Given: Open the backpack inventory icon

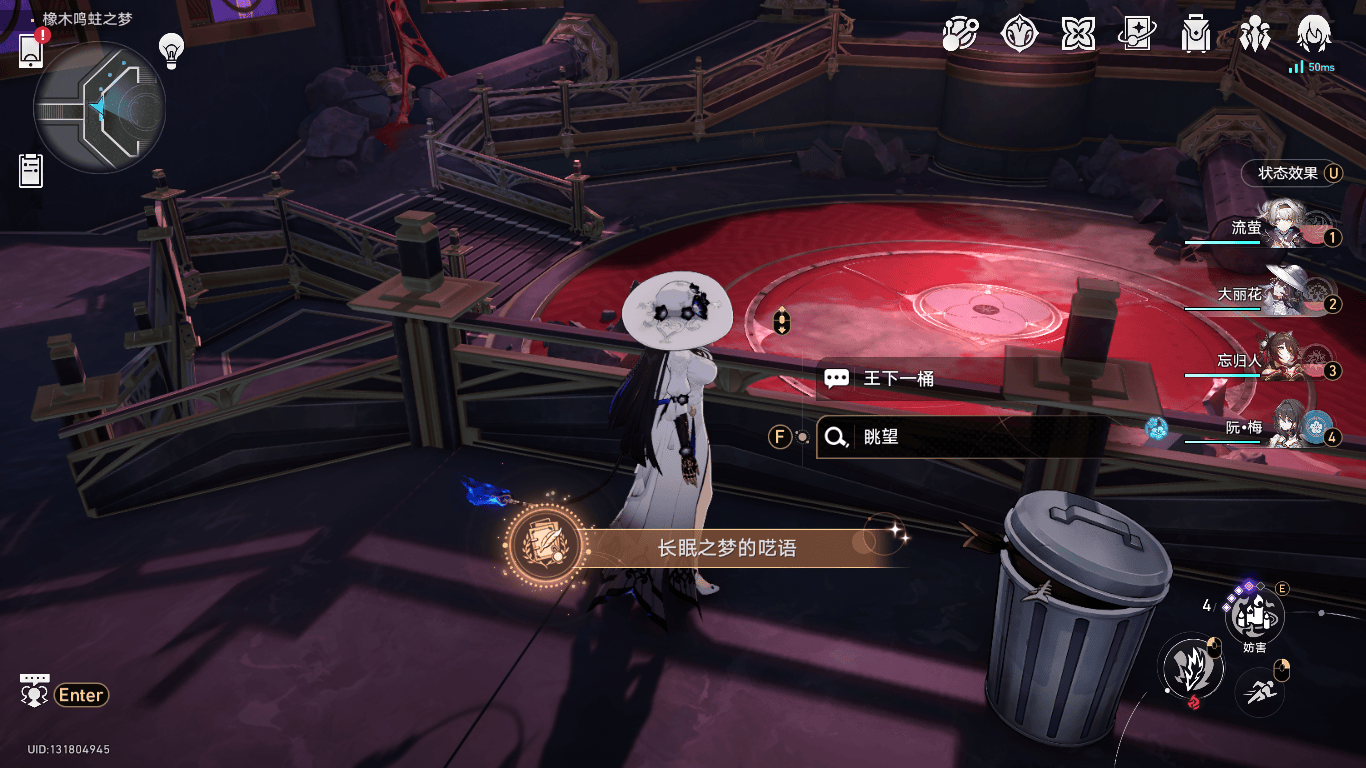Looking at the screenshot, I should [1195, 35].
